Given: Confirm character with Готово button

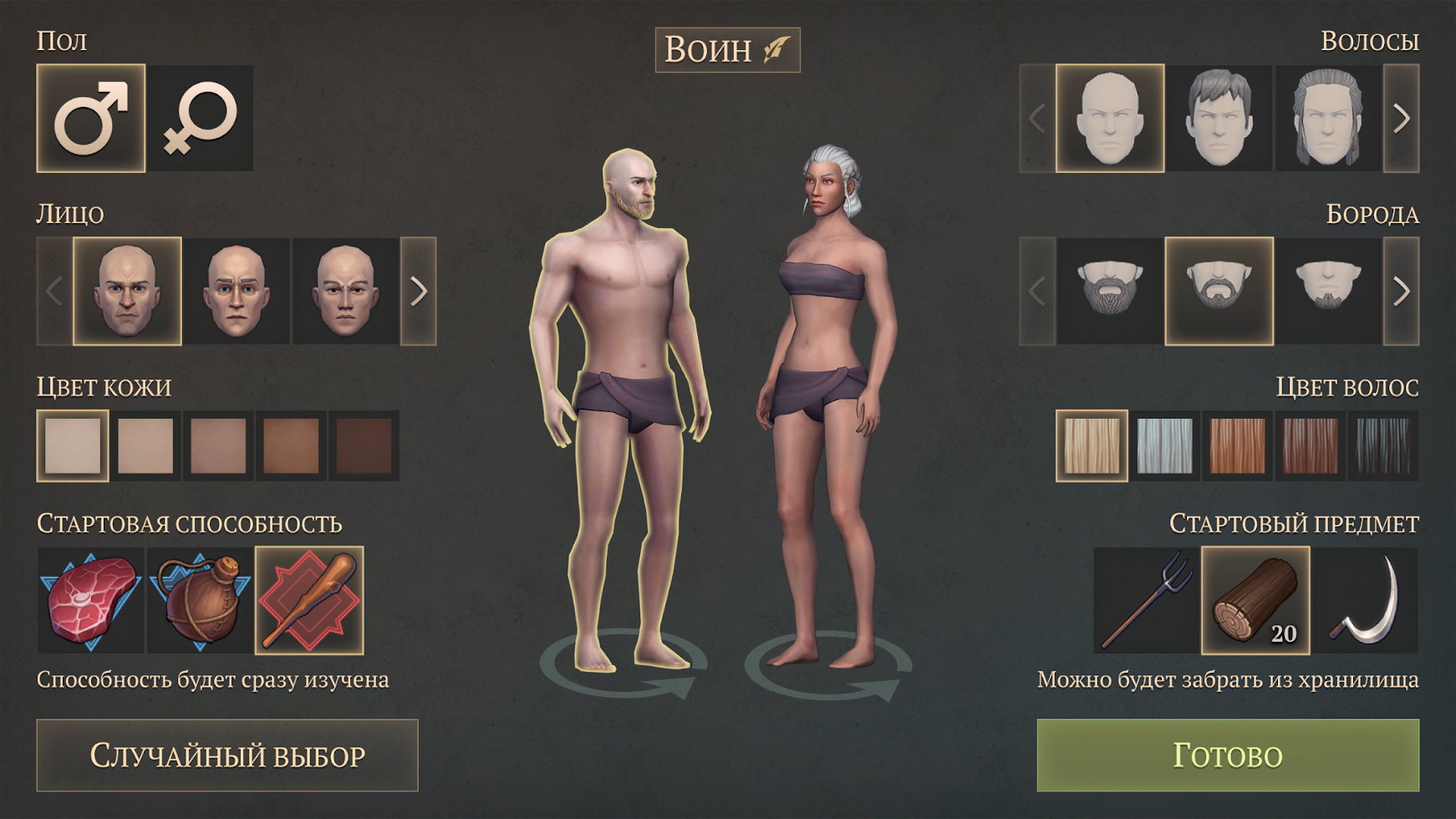Looking at the screenshot, I should pos(1228,755).
